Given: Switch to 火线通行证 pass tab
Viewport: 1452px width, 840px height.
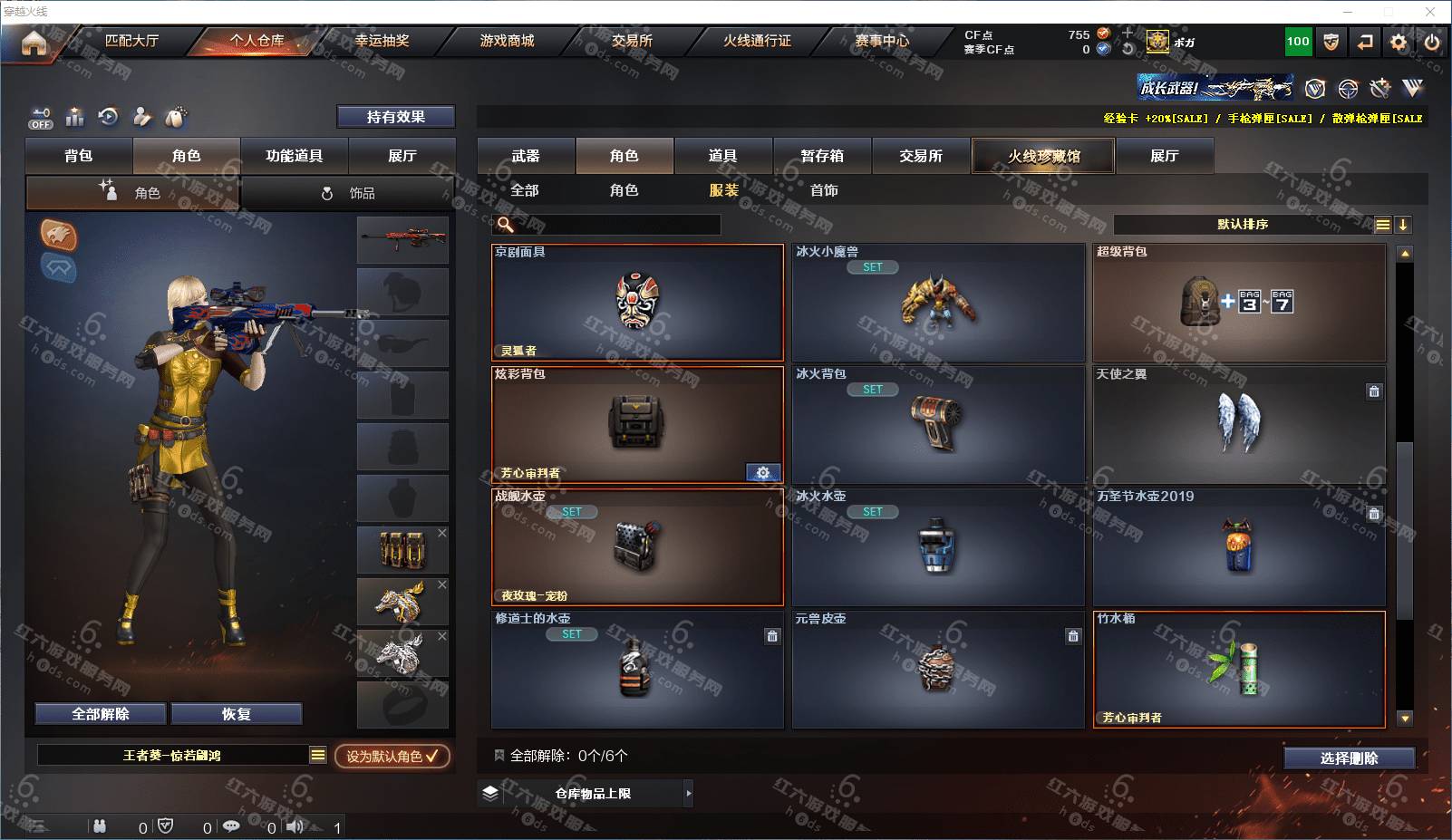Looking at the screenshot, I should 757,41.
